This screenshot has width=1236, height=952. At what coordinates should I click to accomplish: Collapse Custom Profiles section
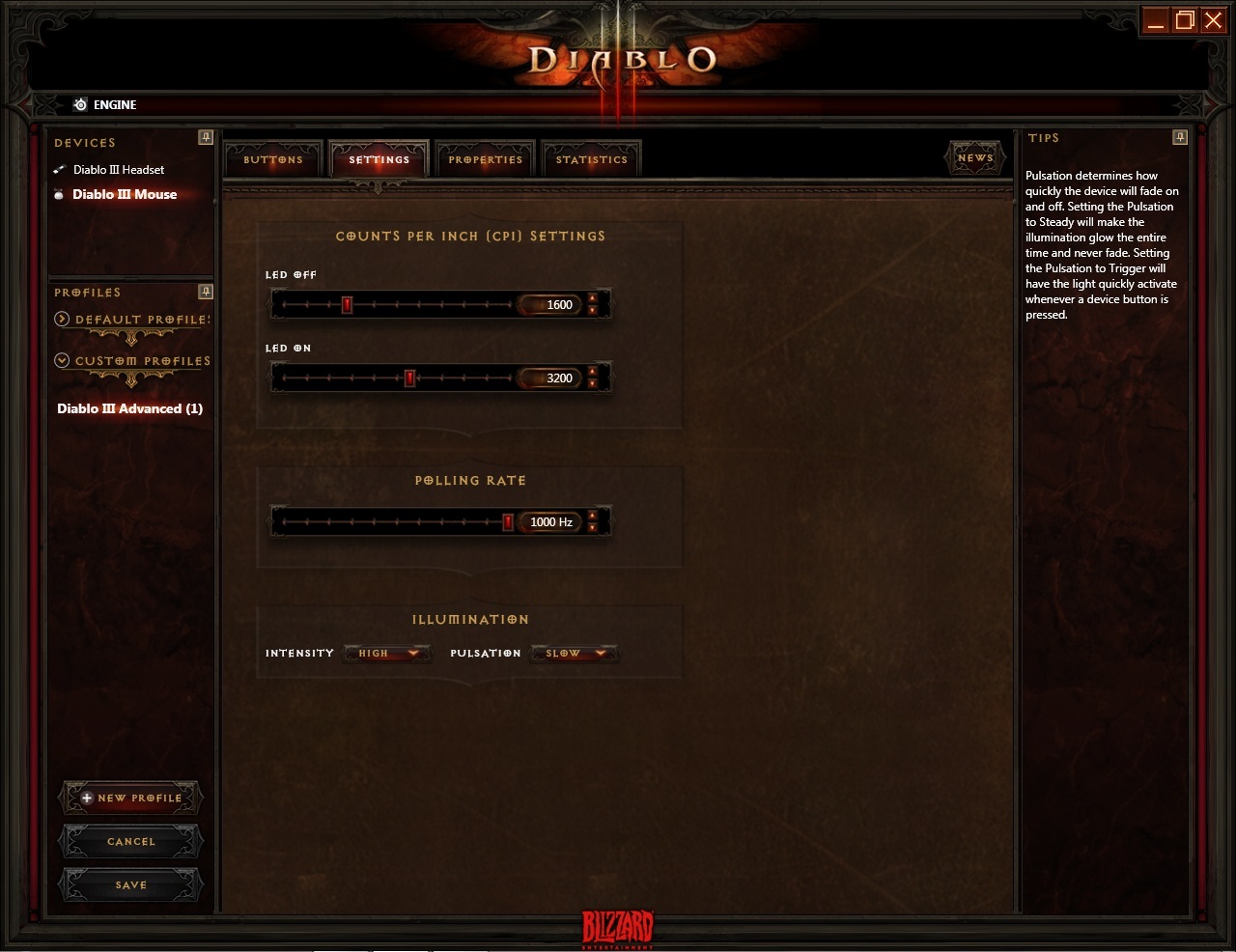[62, 360]
